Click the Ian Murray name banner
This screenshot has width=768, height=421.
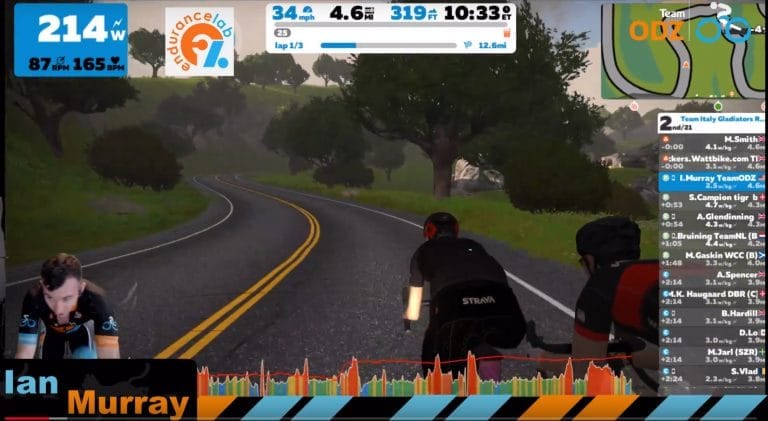pos(97,391)
